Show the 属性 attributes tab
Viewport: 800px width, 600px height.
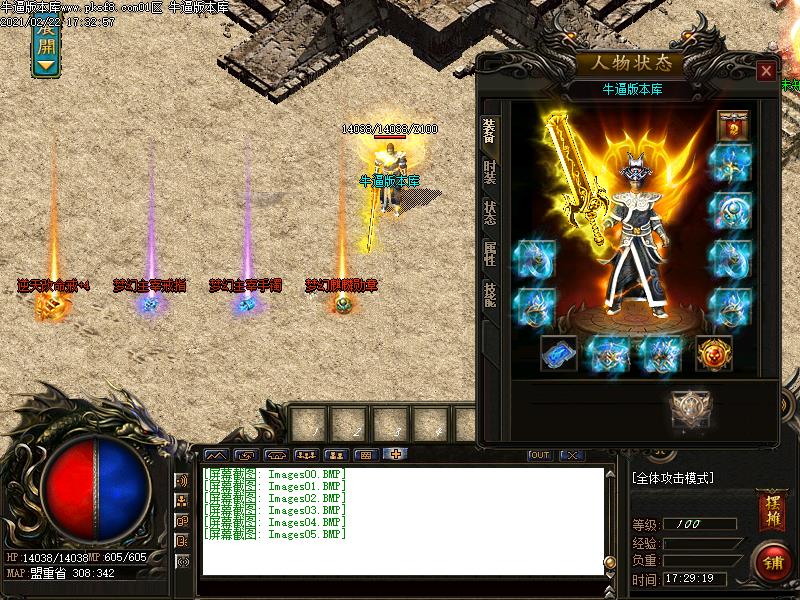point(490,253)
